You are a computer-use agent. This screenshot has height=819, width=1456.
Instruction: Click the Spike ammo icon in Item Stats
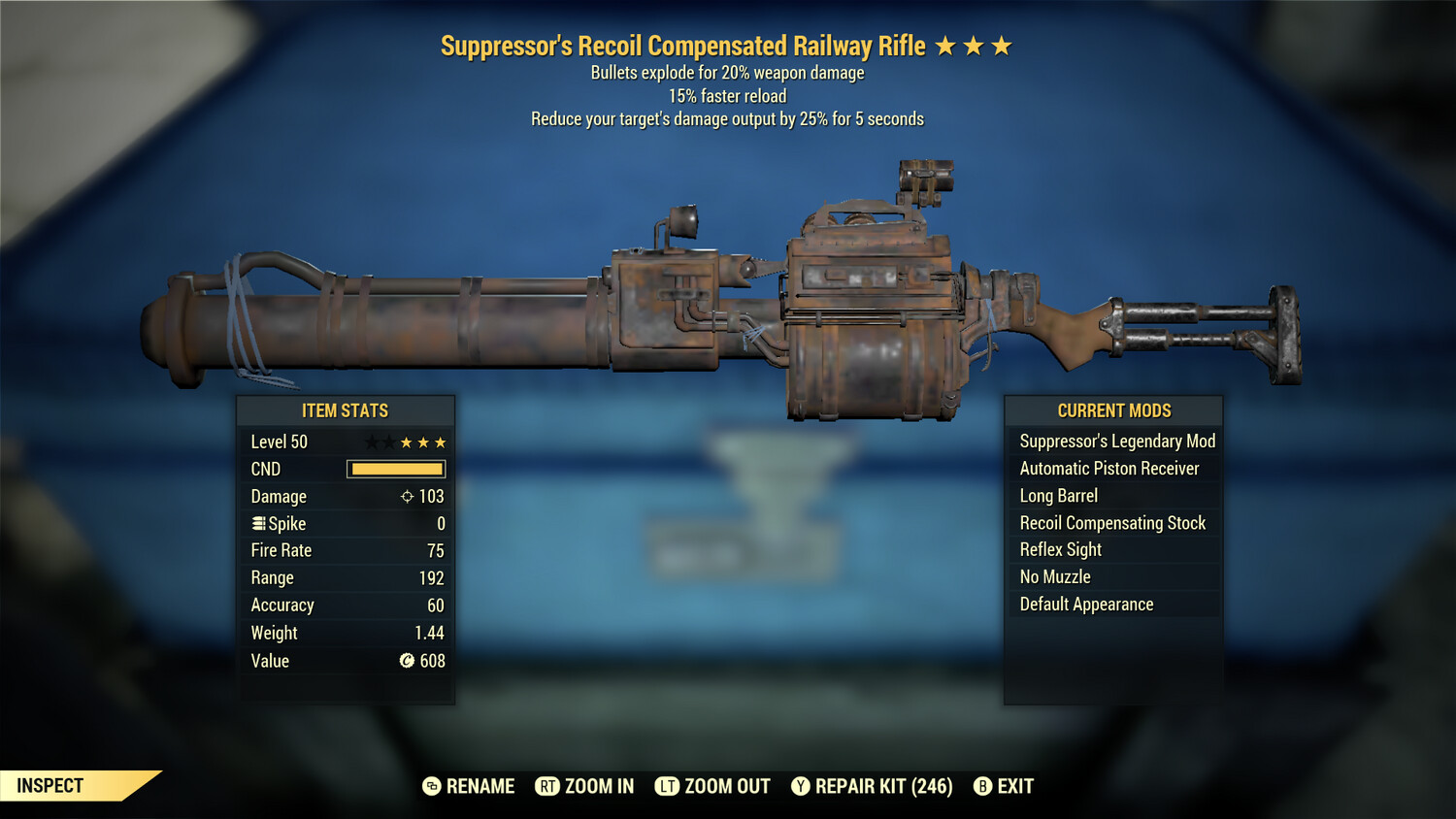(258, 523)
